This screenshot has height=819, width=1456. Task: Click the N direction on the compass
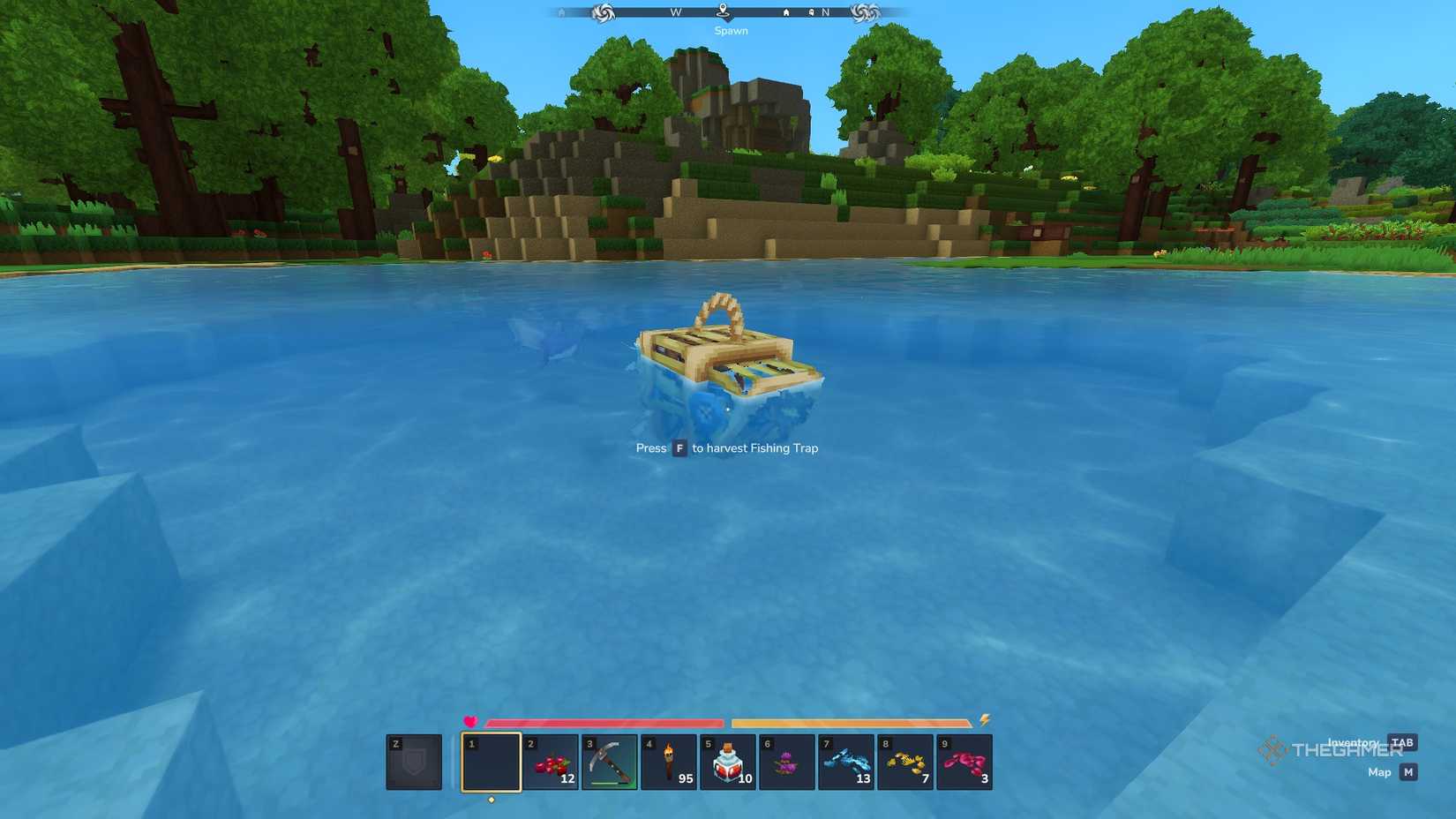[825, 12]
